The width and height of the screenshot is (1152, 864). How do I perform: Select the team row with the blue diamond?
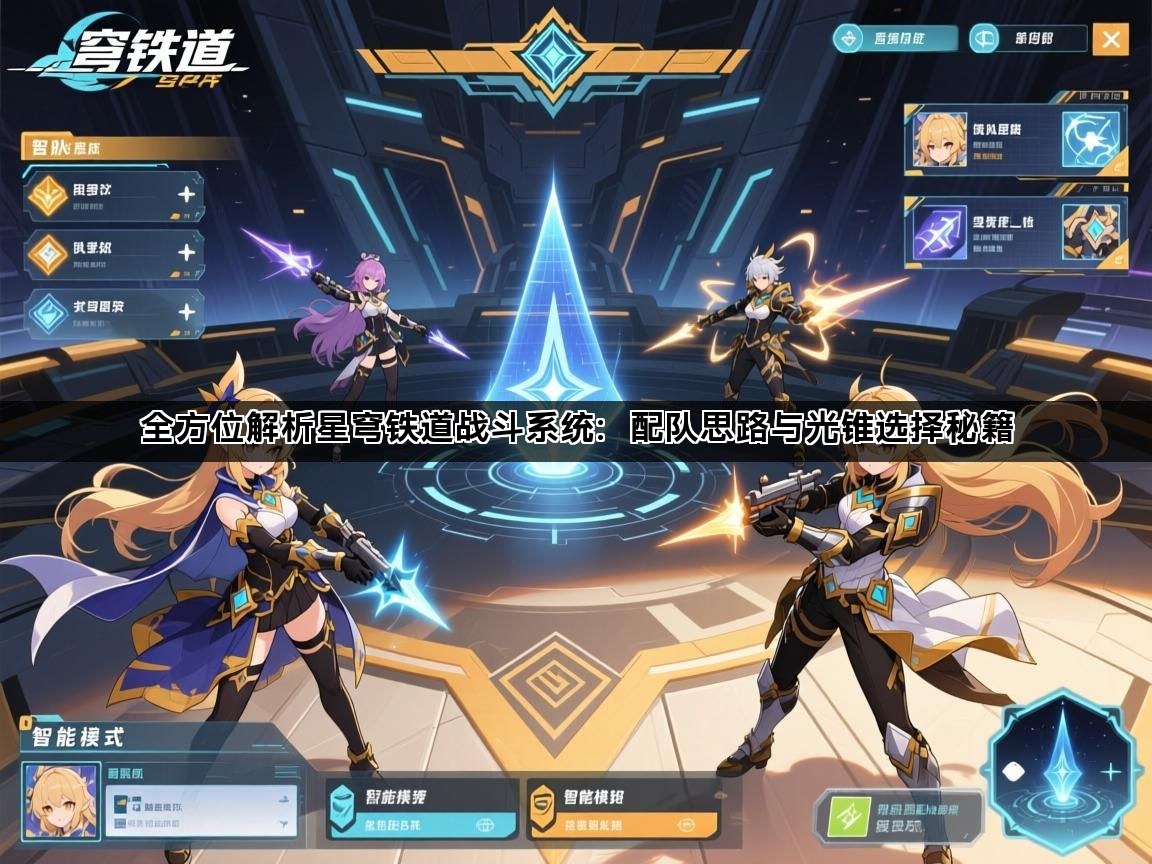point(112,313)
